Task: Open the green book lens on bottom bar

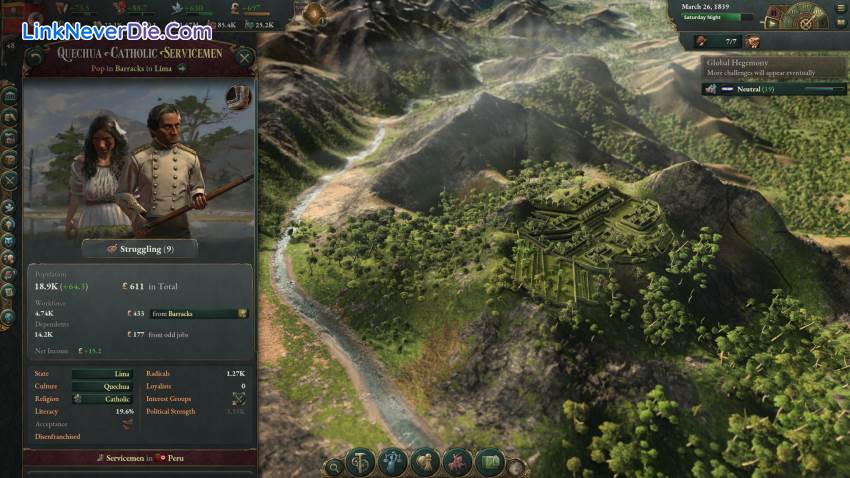Action: click(x=489, y=462)
